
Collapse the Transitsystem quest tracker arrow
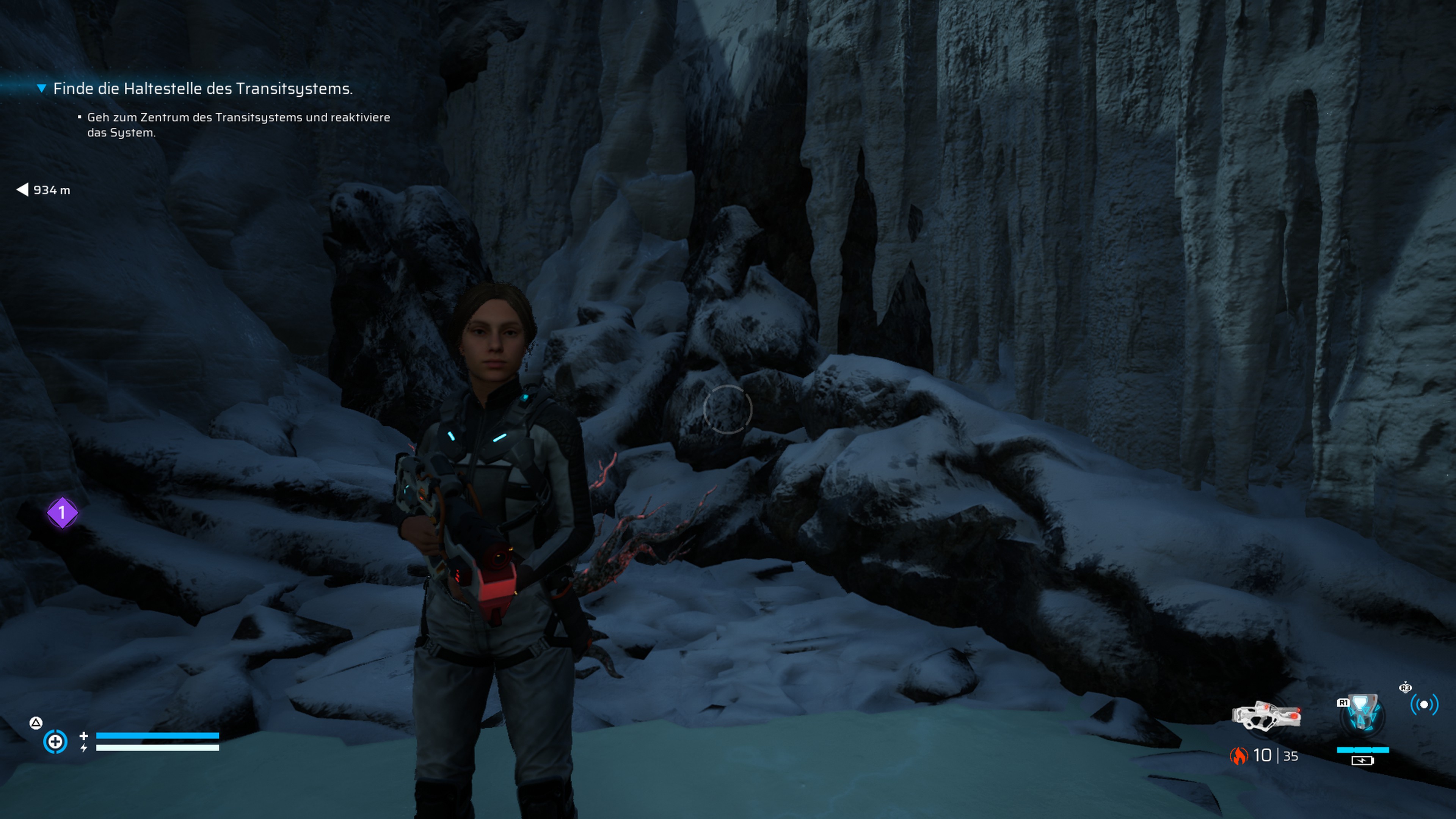(41, 88)
